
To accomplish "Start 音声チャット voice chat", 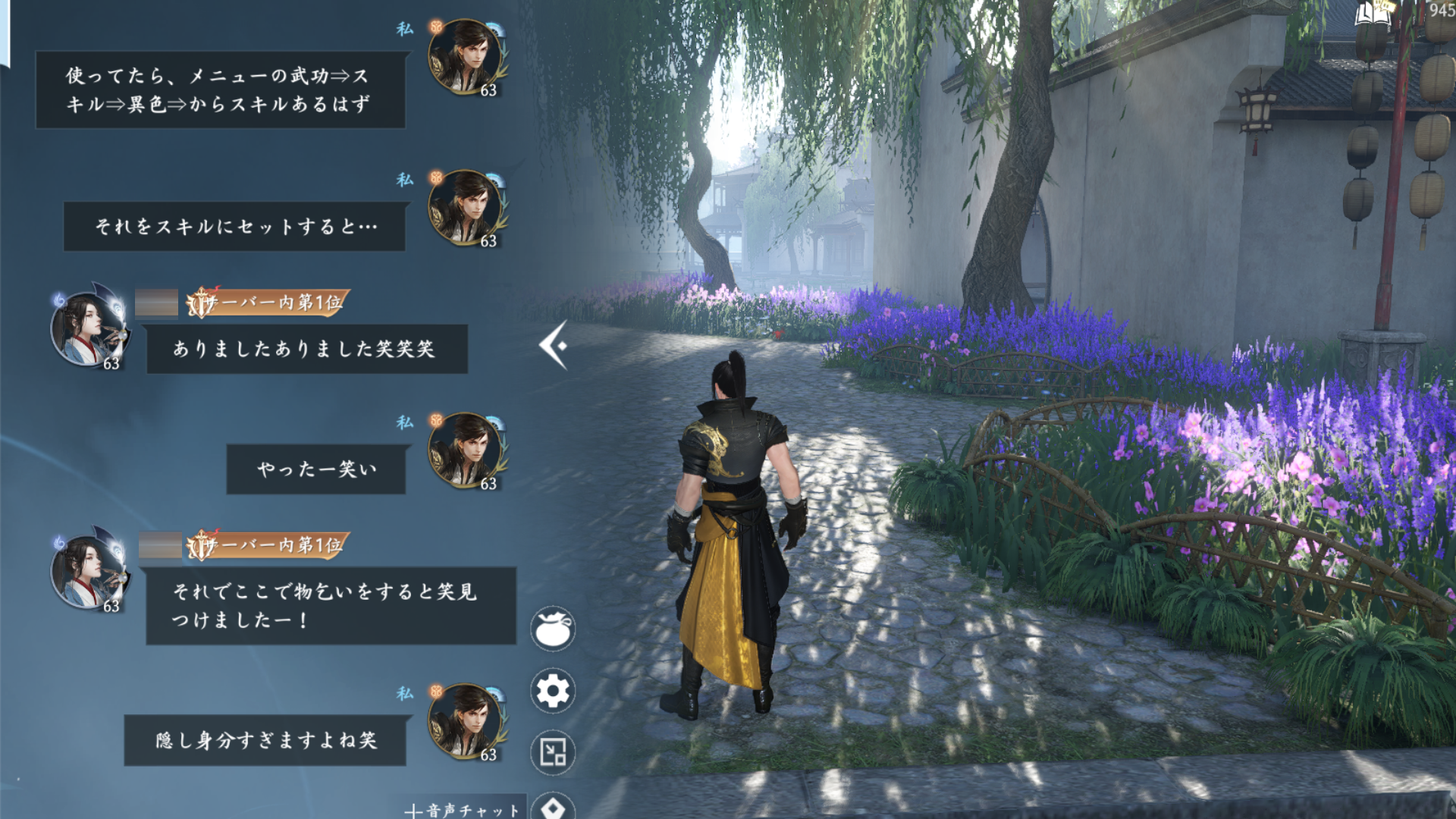I will coord(463,809).
